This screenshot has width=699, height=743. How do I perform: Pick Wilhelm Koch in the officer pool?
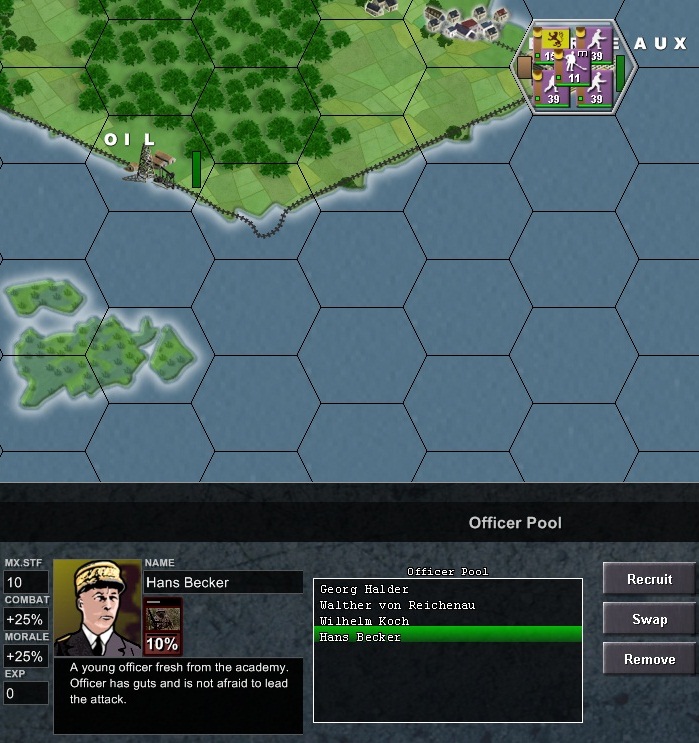(x=364, y=621)
